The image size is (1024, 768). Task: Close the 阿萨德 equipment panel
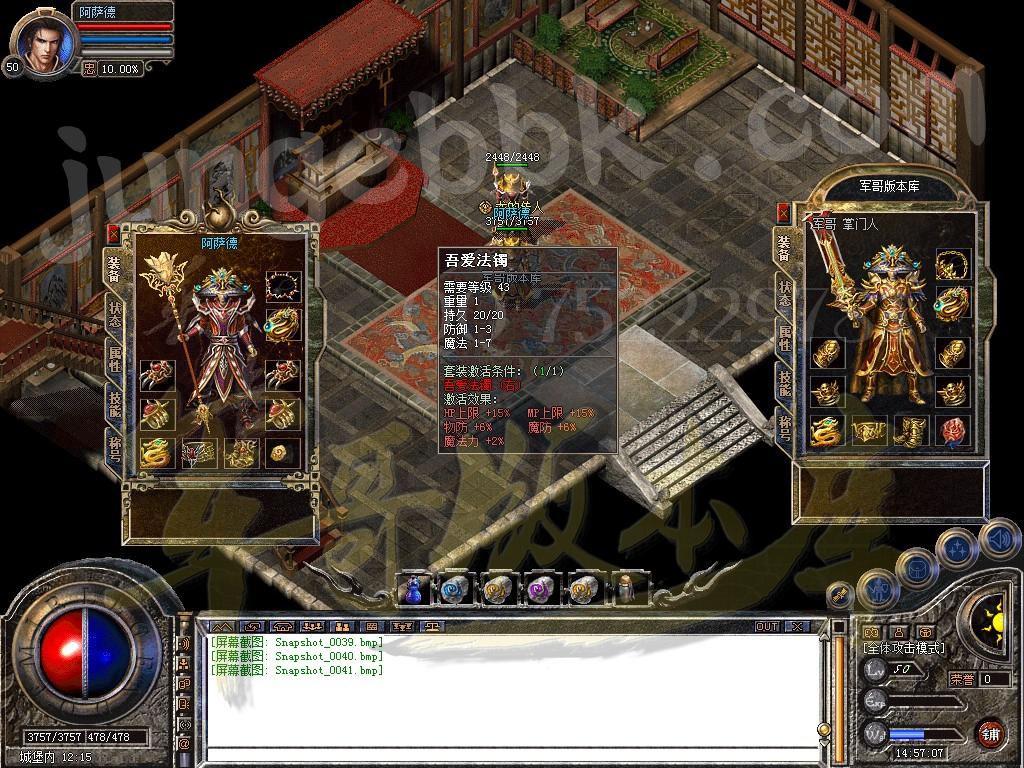point(113,233)
